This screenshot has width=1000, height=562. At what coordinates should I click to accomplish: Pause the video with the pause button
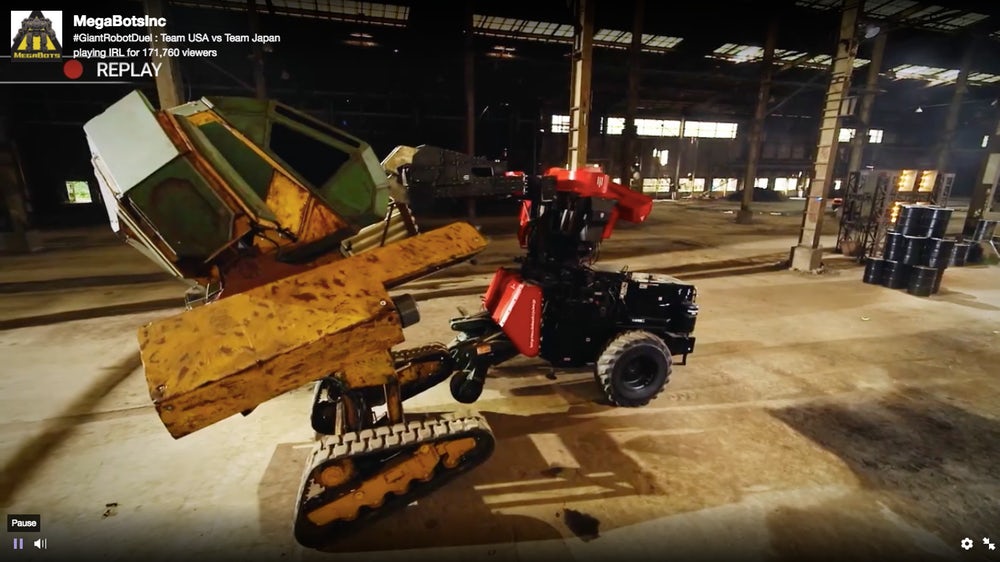coord(18,544)
